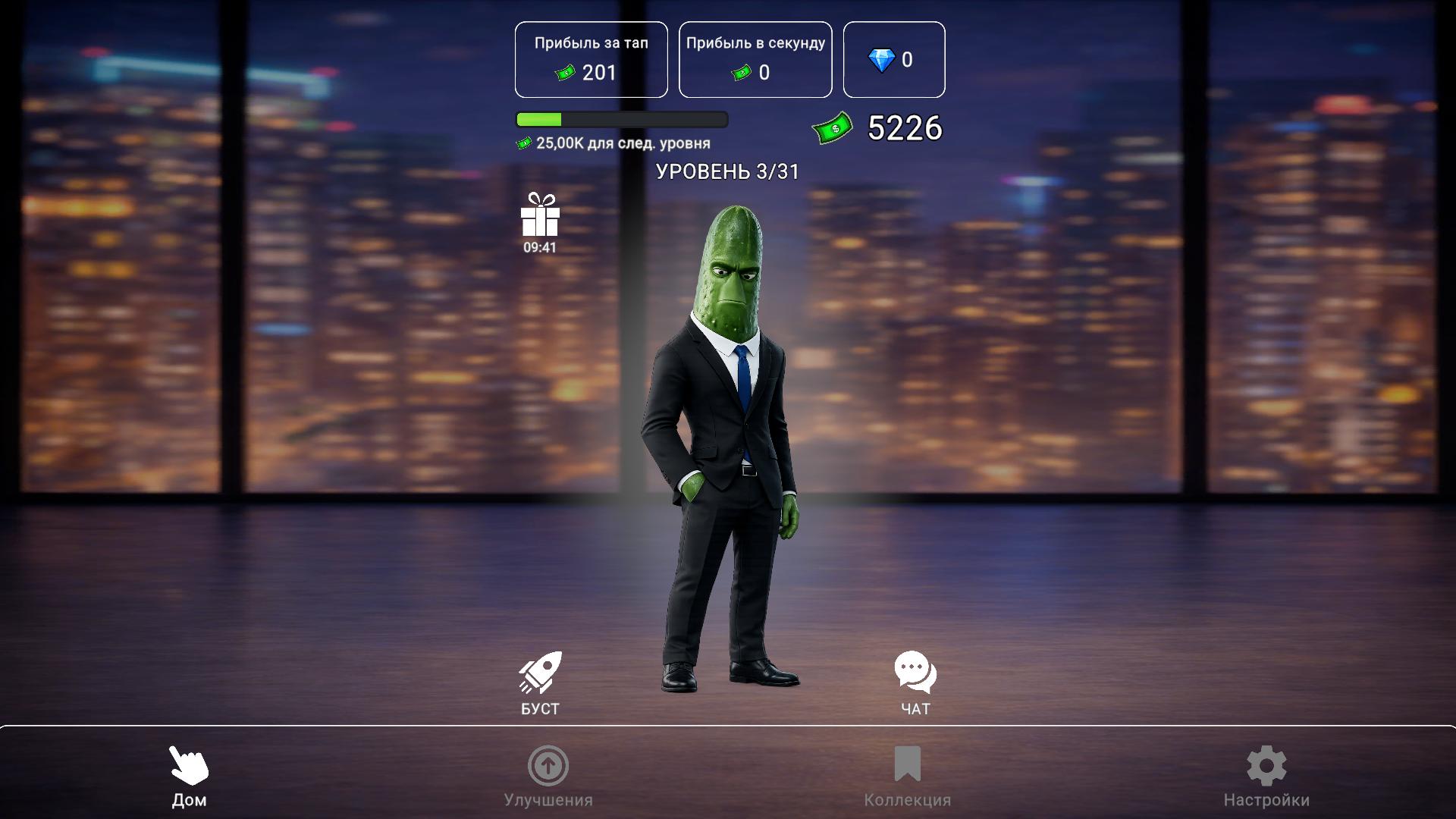Open the Улучшения upgrades arrow icon

[x=548, y=767]
